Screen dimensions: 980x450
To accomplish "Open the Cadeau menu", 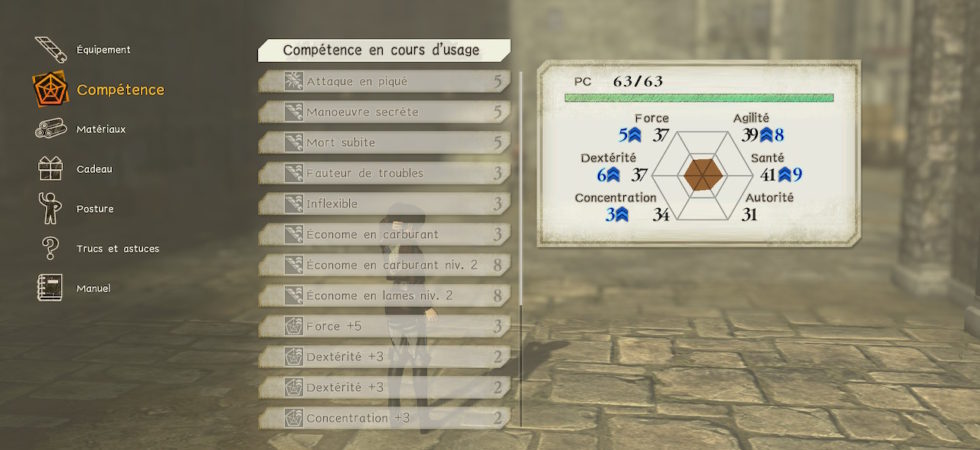I will (x=94, y=169).
